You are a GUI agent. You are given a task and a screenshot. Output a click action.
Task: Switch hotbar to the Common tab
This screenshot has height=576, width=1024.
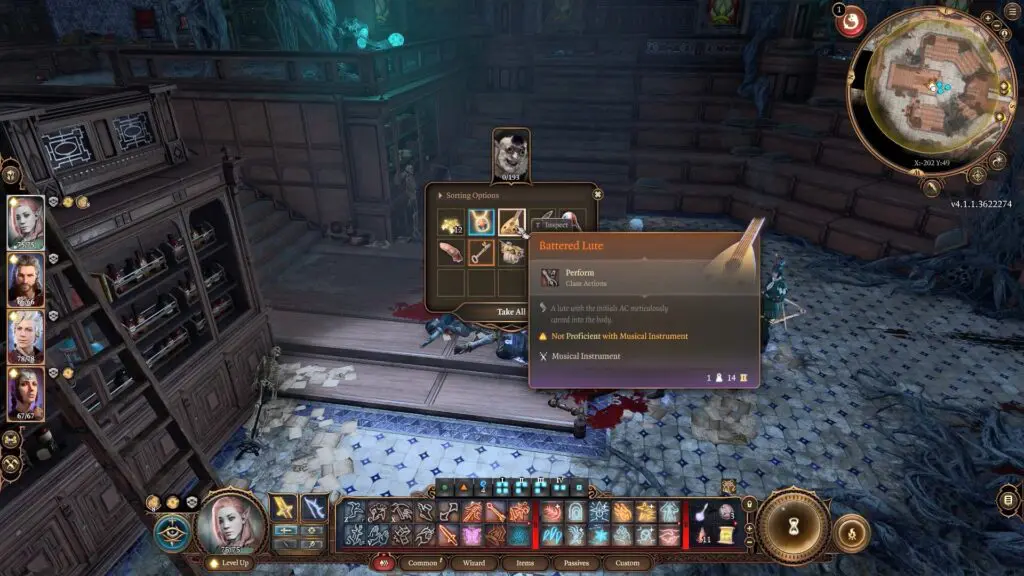(x=424, y=563)
